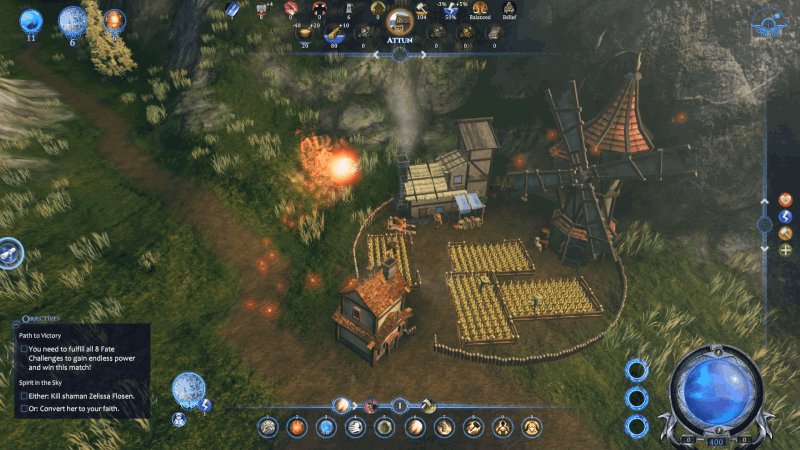The height and width of the screenshot is (450, 800).
Task: Switch to the previous village arrow
Action: (x=377, y=55)
